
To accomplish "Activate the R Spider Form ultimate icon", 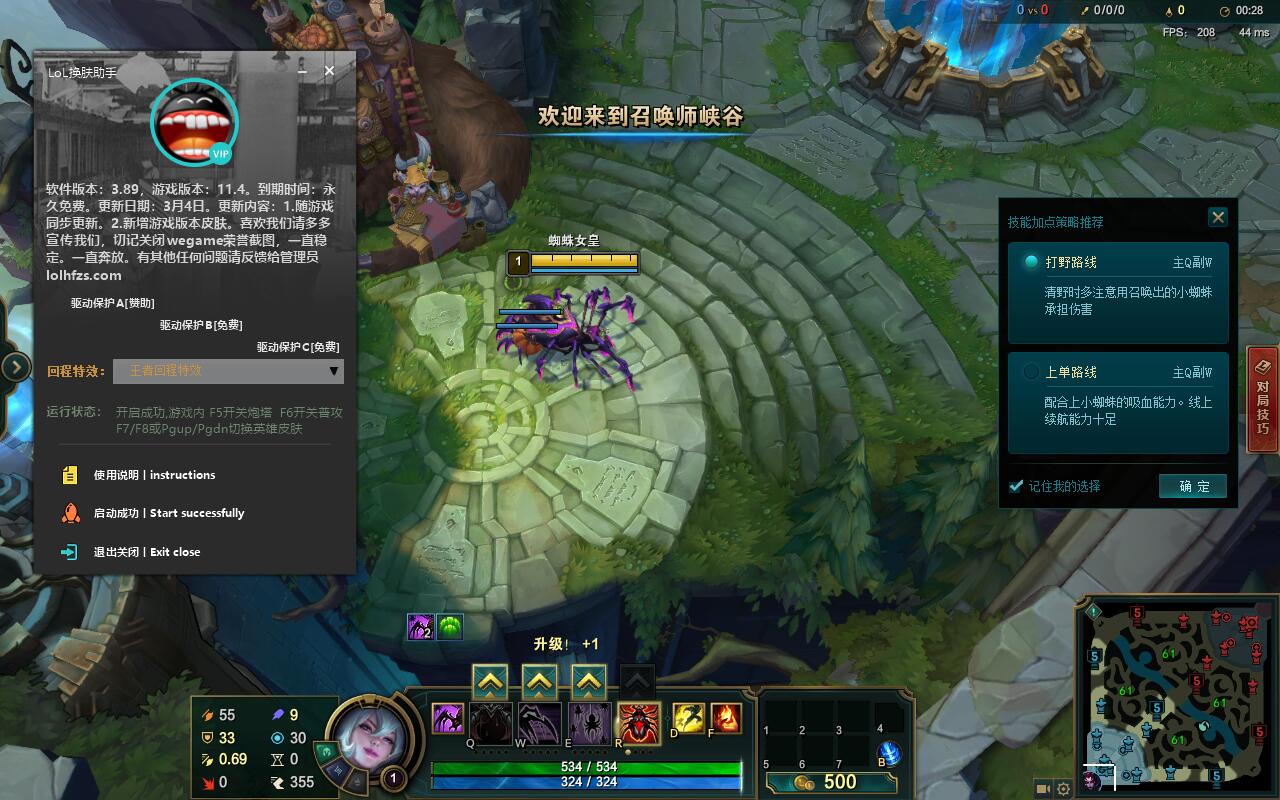I will click(639, 722).
